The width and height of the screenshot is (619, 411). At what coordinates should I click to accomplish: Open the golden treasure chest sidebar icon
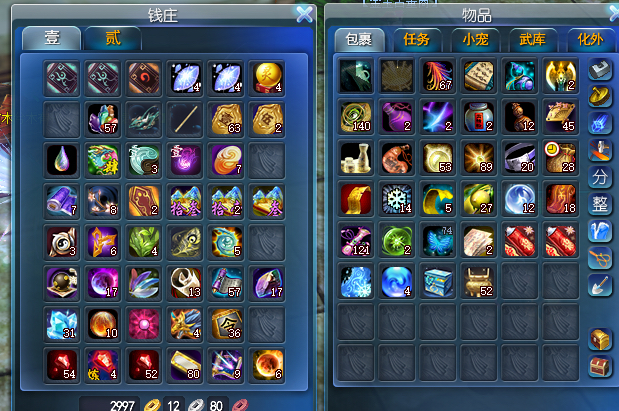(600, 339)
